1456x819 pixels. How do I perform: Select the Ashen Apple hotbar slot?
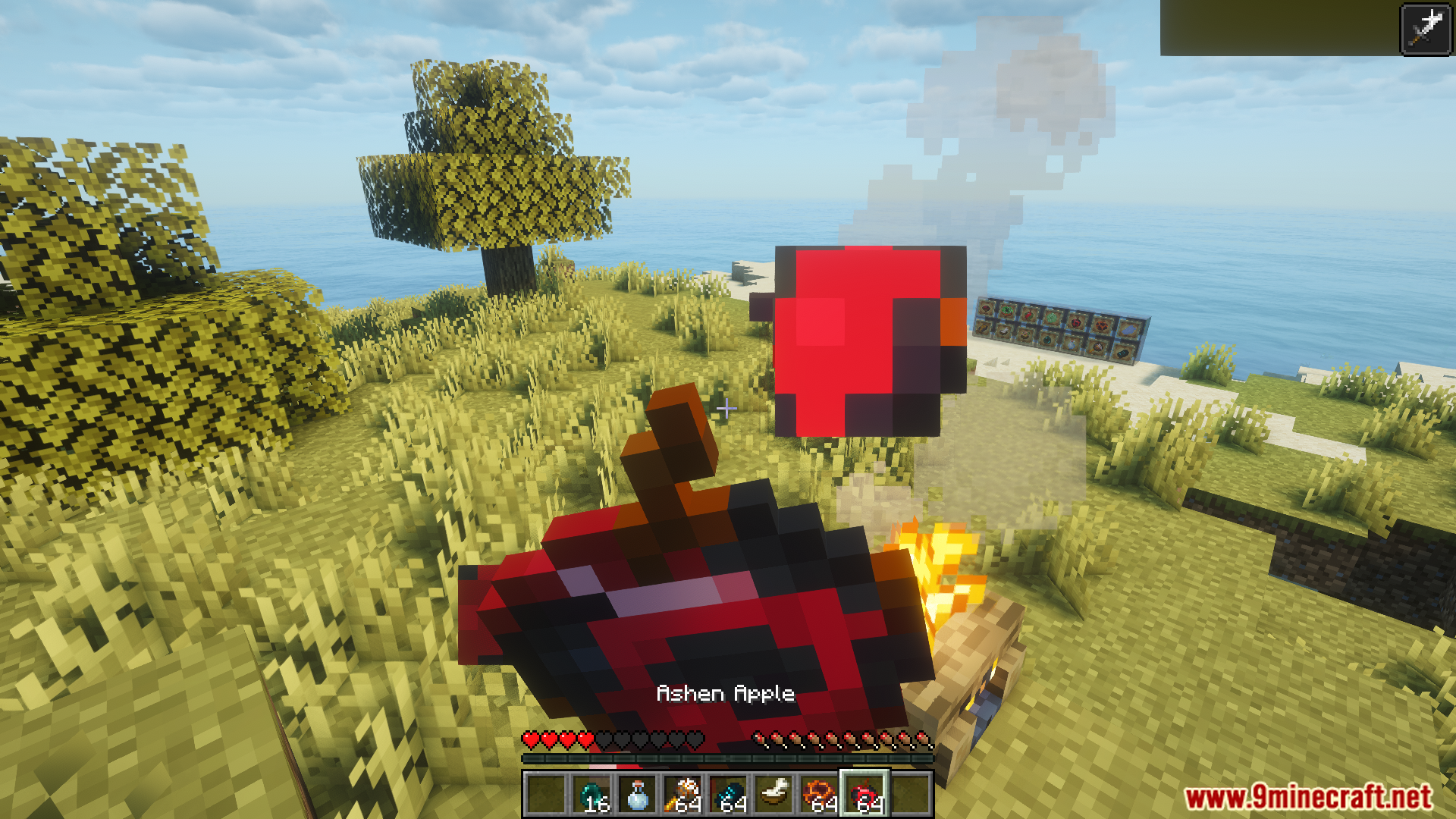pos(865,794)
